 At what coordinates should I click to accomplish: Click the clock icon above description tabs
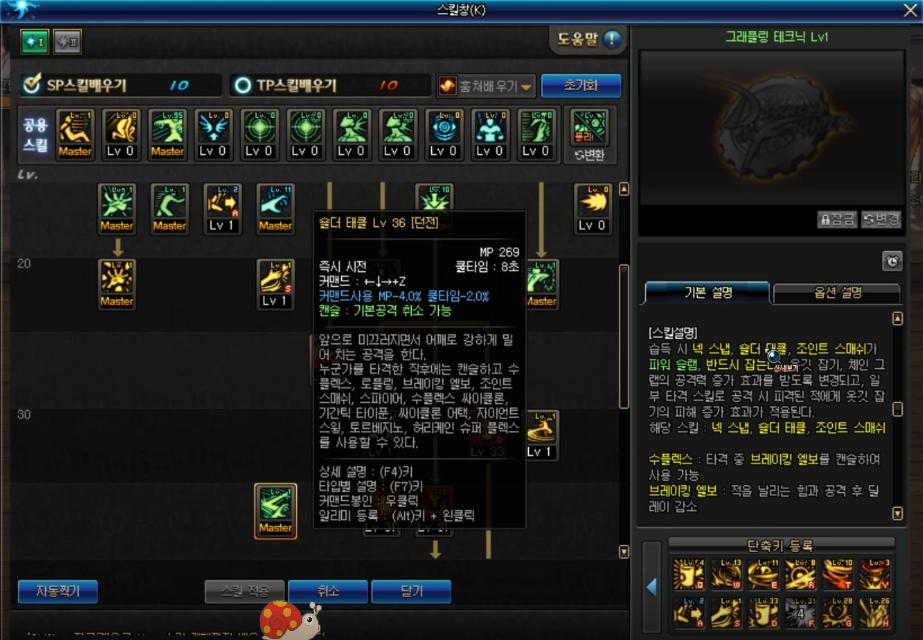tap(892, 261)
